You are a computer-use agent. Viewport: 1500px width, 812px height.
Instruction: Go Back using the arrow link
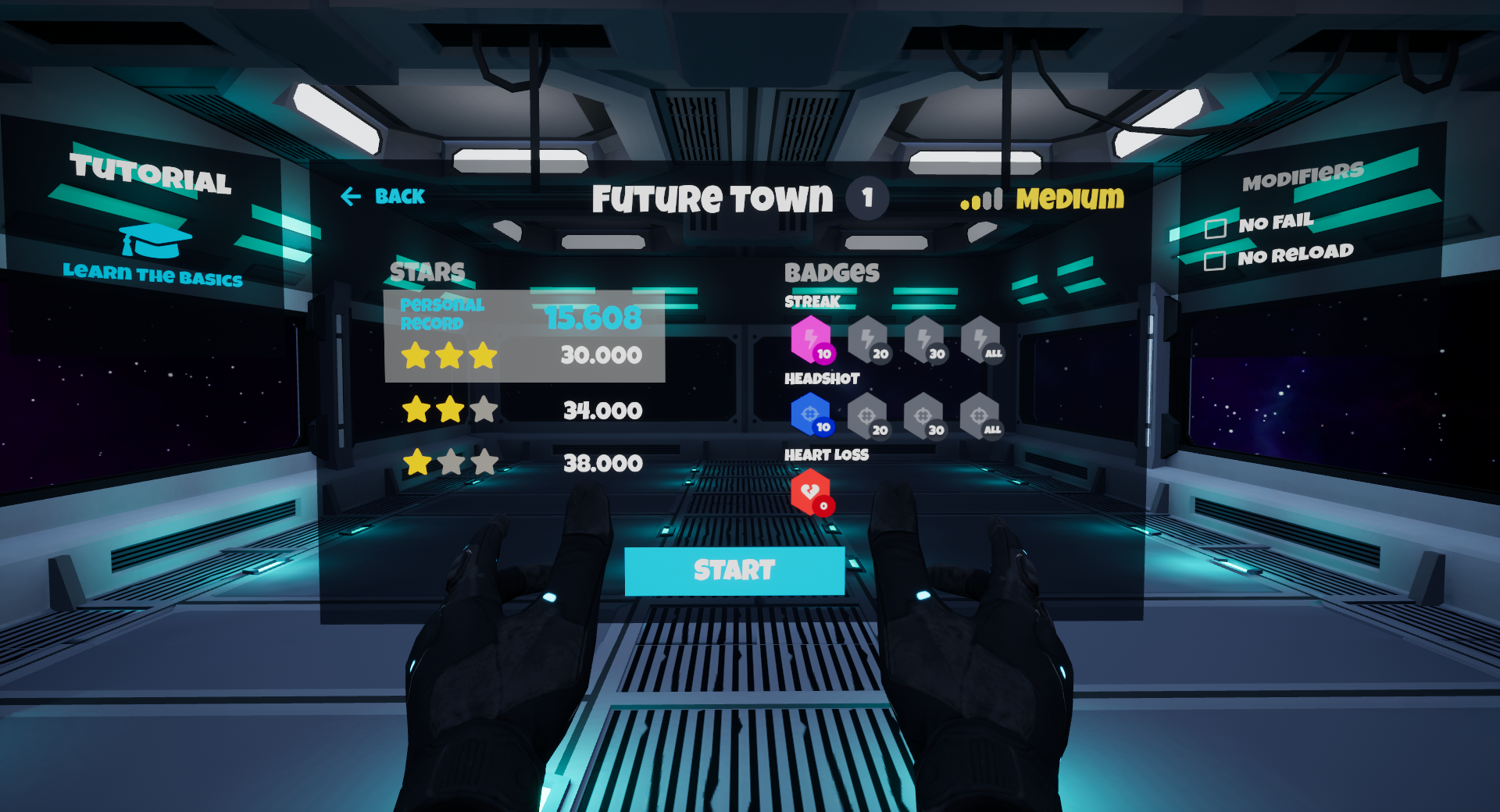pyautogui.click(x=383, y=197)
